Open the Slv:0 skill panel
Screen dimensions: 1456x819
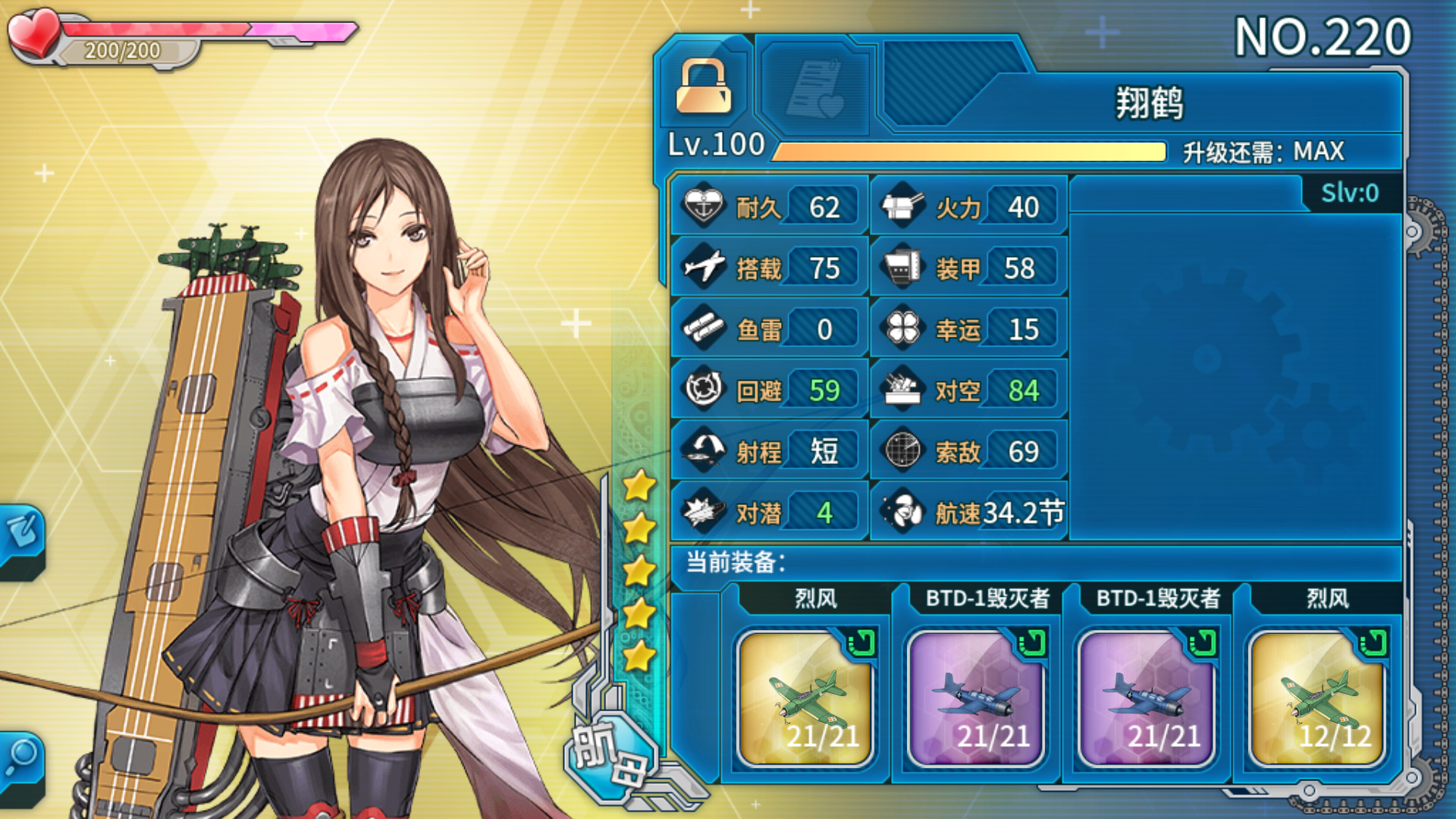pyautogui.click(x=1350, y=193)
